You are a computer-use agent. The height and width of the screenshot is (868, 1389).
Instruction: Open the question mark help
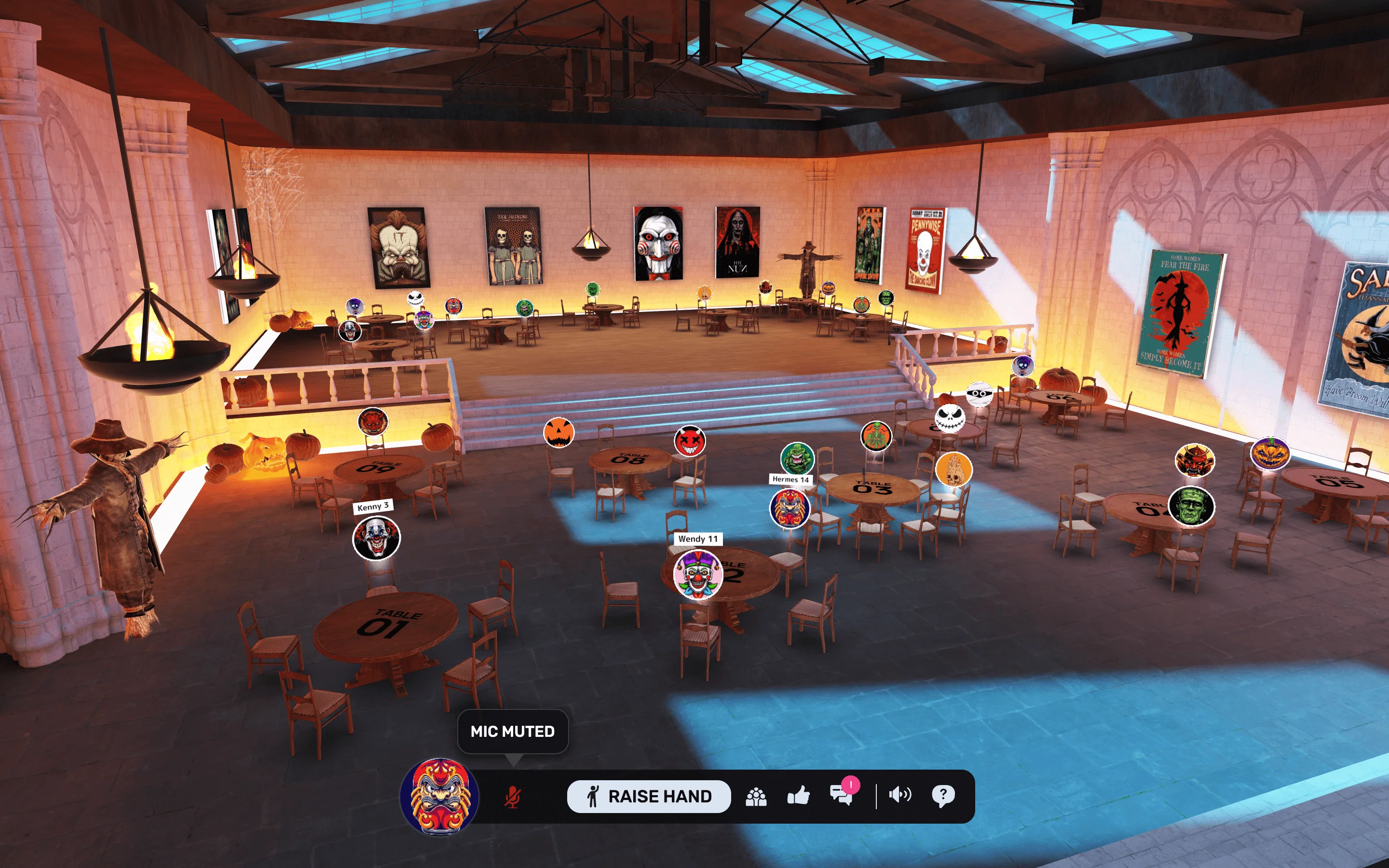[942, 796]
